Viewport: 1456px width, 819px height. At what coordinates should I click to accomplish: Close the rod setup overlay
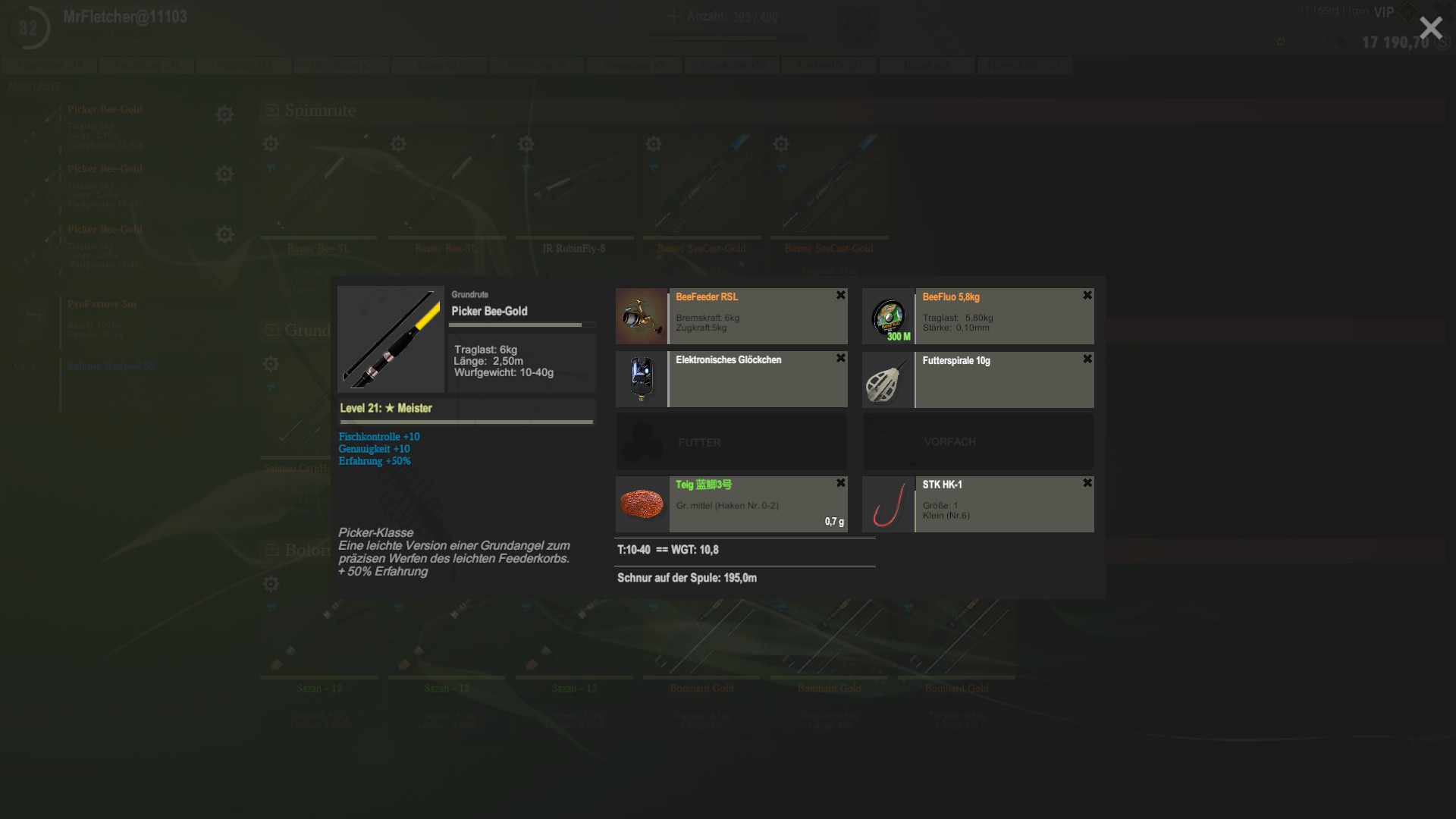pos(1430,28)
